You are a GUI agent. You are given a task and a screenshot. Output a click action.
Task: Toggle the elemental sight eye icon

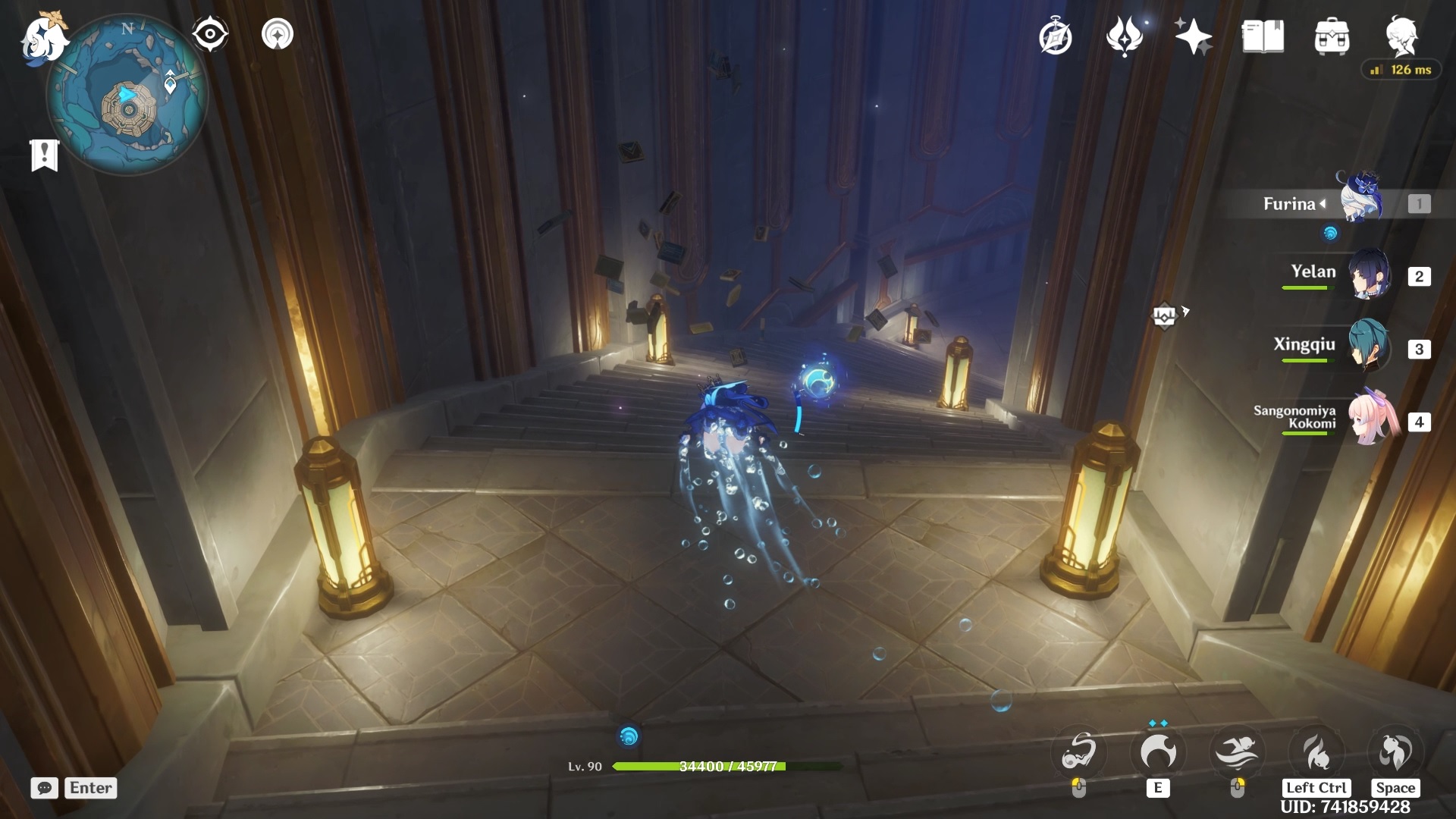click(209, 34)
